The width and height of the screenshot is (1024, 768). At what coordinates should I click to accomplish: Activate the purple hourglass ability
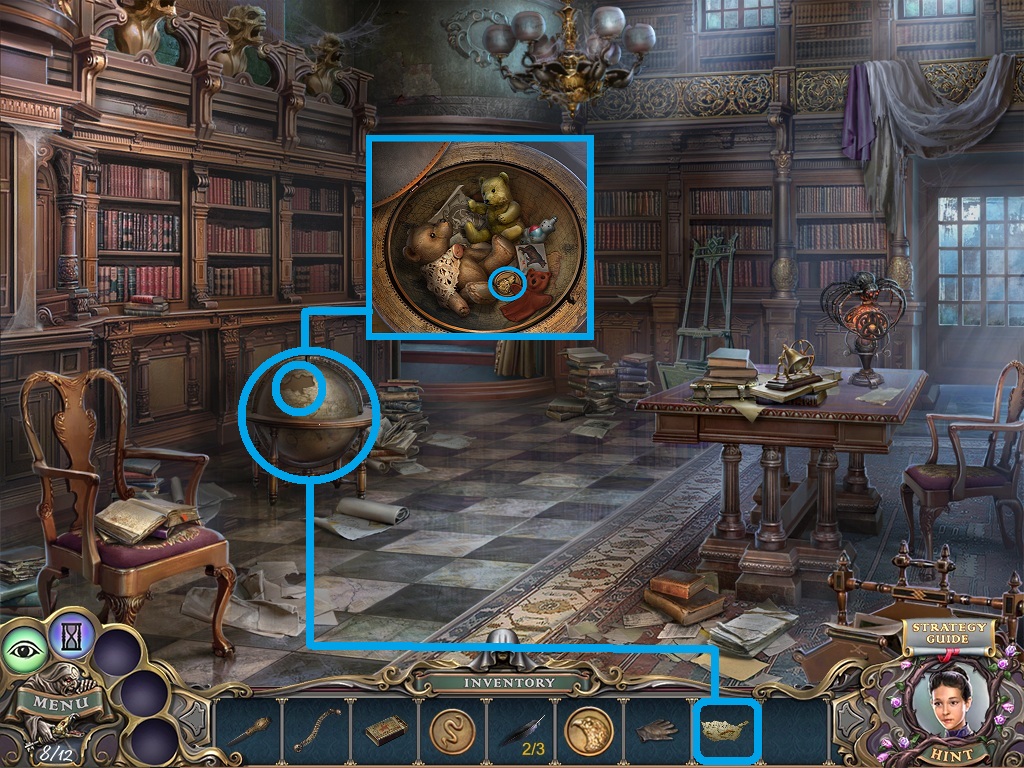coord(74,632)
